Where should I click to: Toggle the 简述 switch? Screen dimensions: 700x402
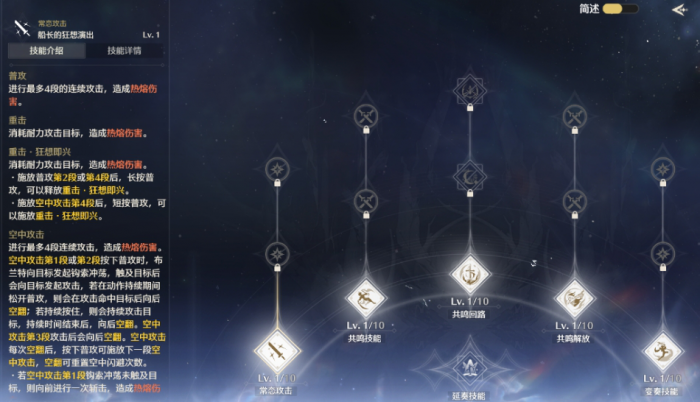pos(620,9)
